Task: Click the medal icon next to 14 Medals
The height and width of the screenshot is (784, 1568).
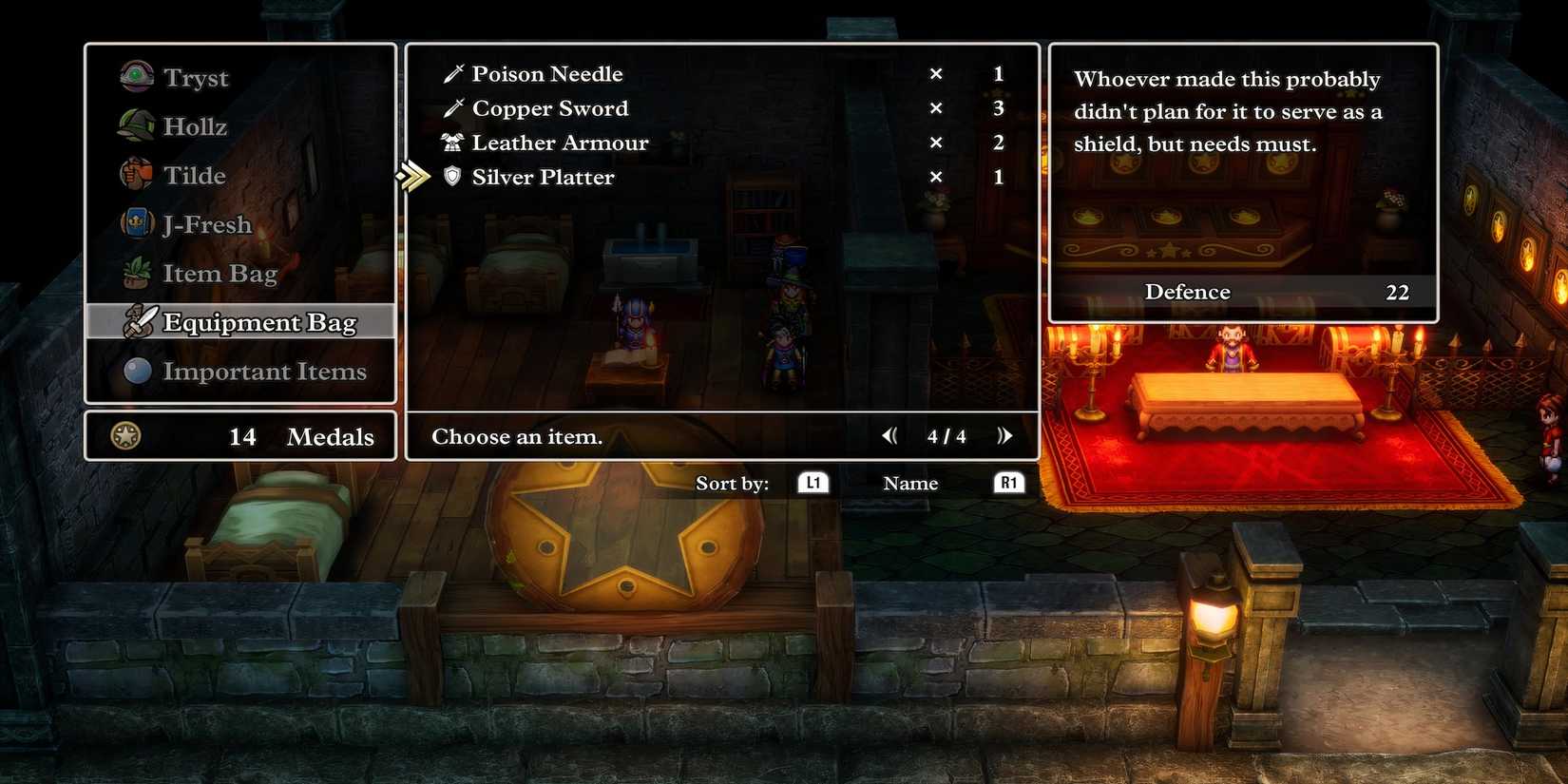Action: pyautogui.click(x=124, y=436)
